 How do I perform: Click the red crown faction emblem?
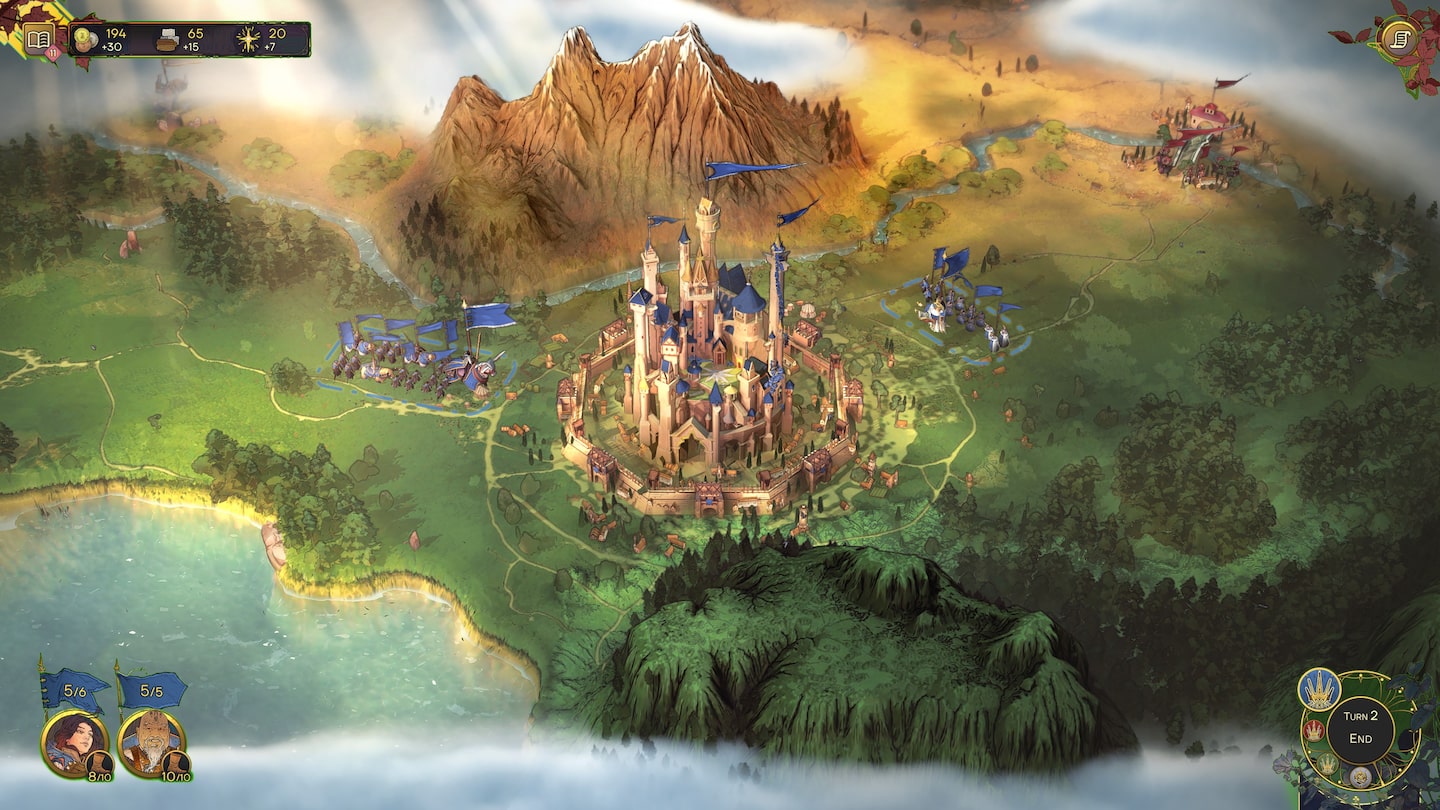pyautogui.click(x=1313, y=731)
